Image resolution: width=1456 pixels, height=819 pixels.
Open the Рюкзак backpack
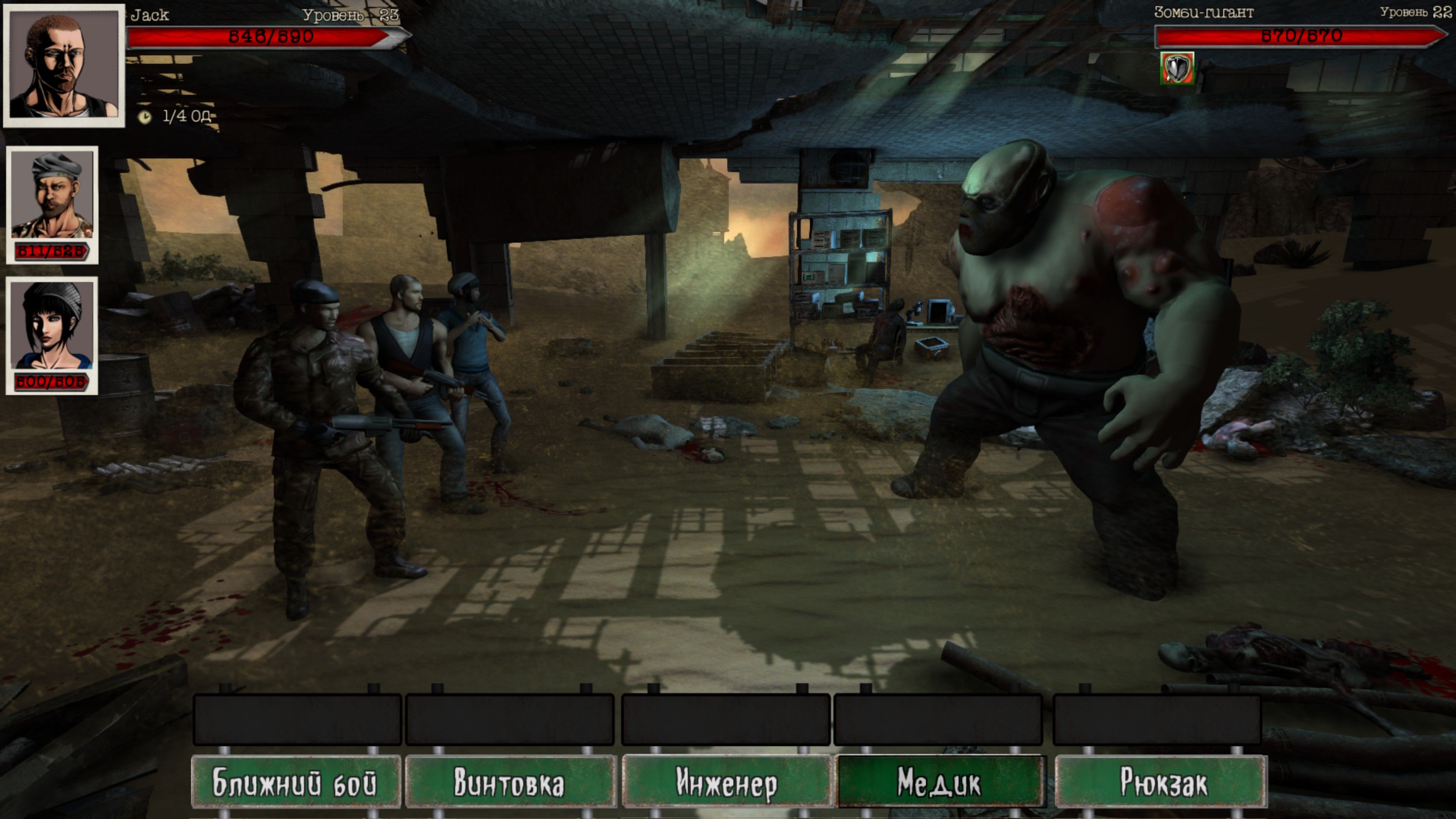click(x=1161, y=783)
